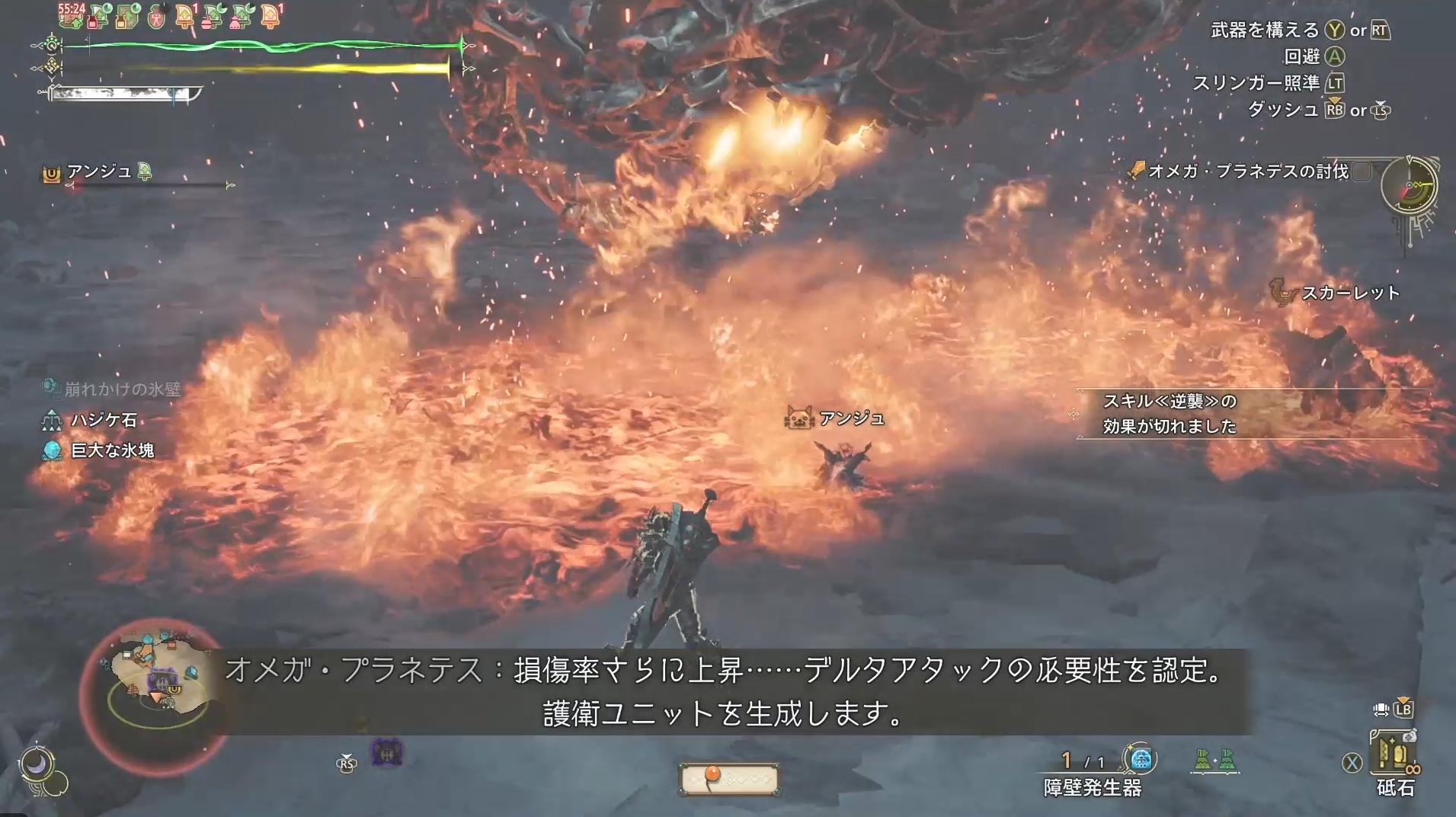Click the first orange horn buff icon
The height and width of the screenshot is (817, 1456).
point(185,16)
